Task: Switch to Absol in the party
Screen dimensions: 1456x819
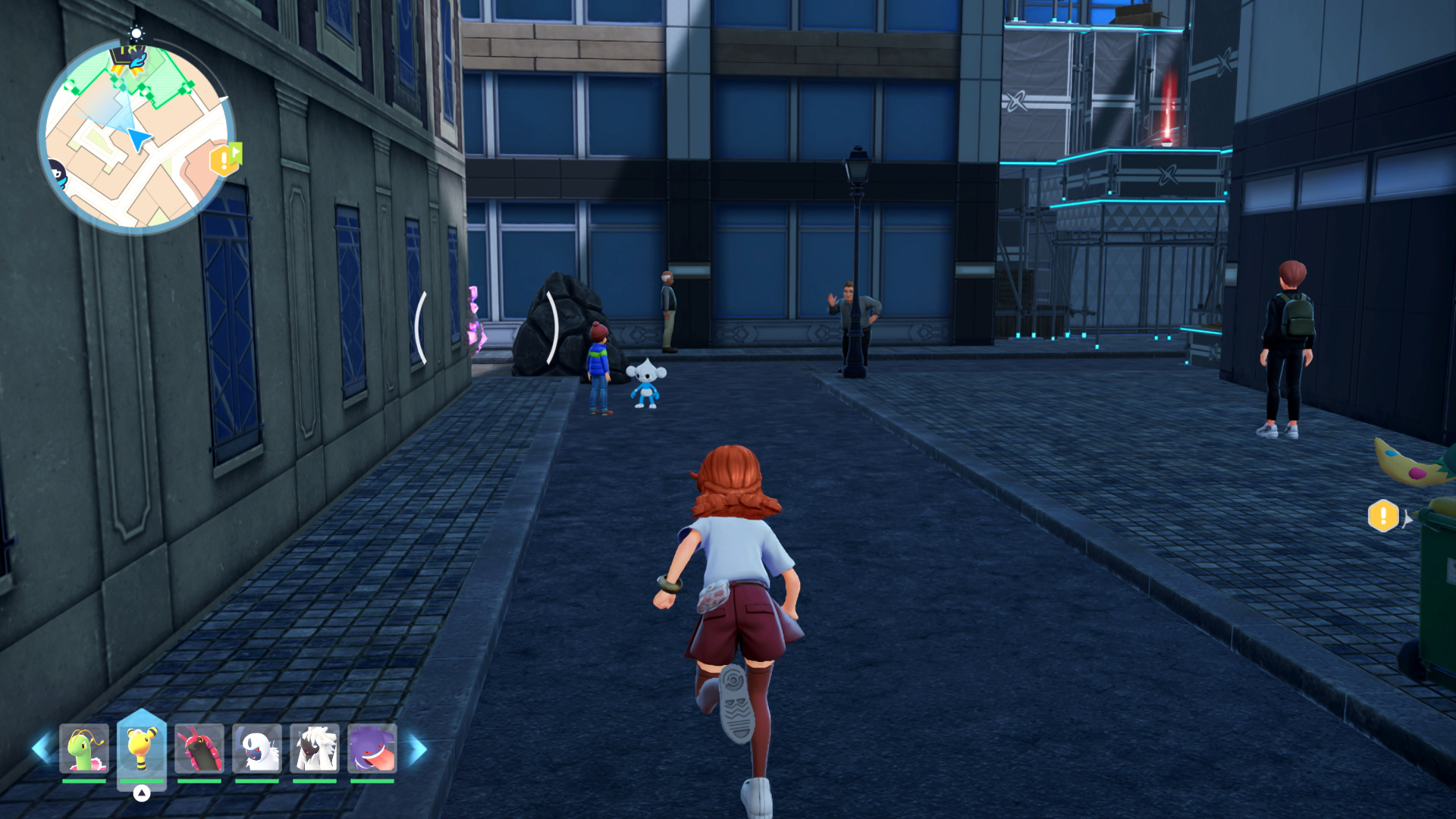Action: (256, 749)
